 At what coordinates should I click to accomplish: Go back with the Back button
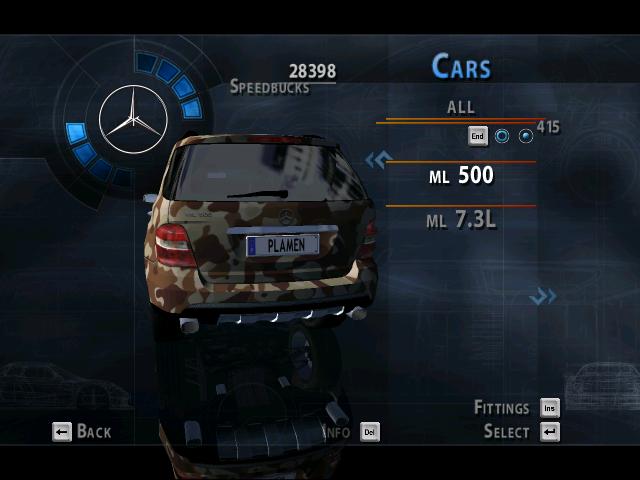[x=82, y=431]
